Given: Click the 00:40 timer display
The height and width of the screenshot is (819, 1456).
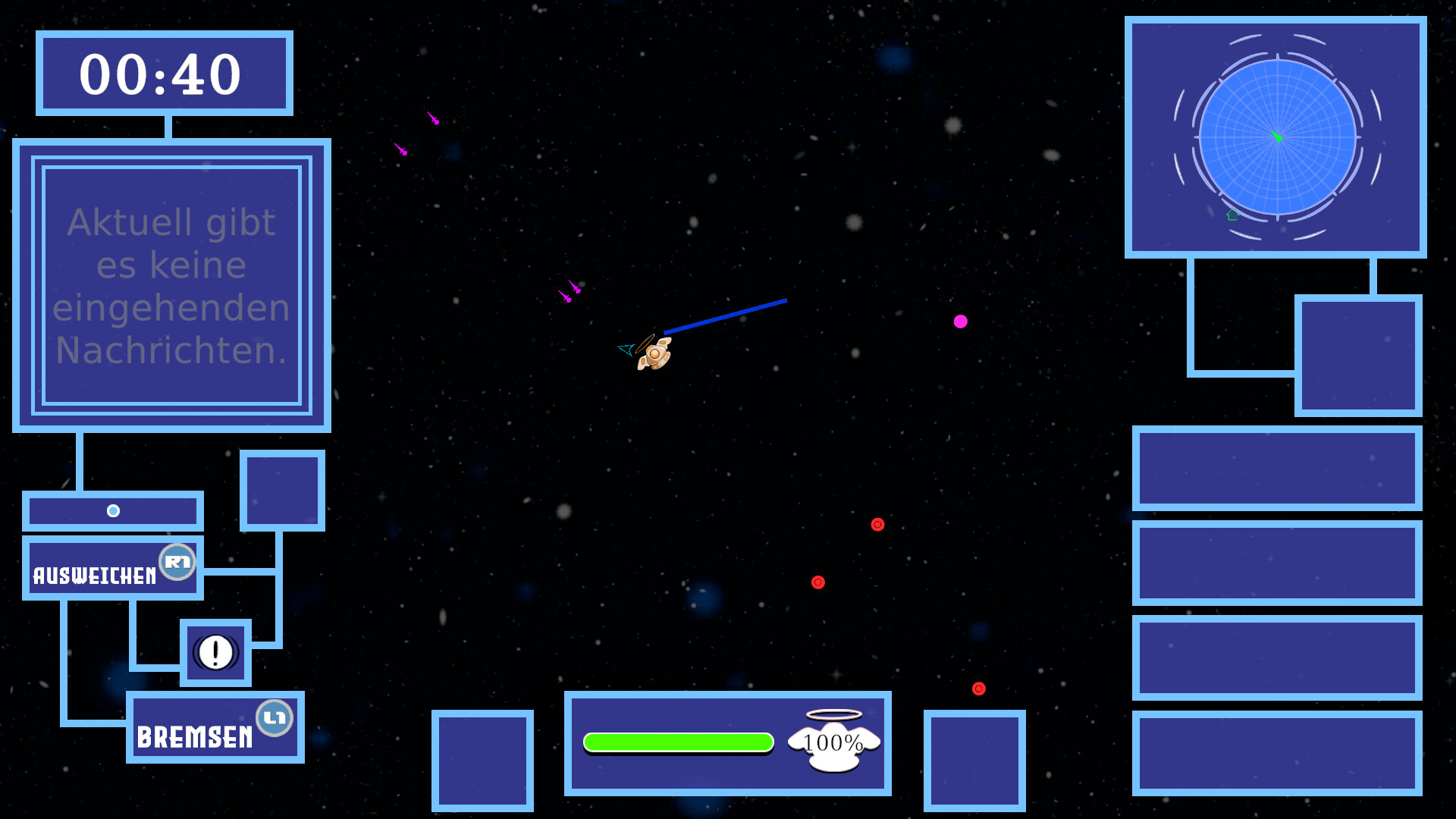Looking at the screenshot, I should pyautogui.click(x=162, y=74).
